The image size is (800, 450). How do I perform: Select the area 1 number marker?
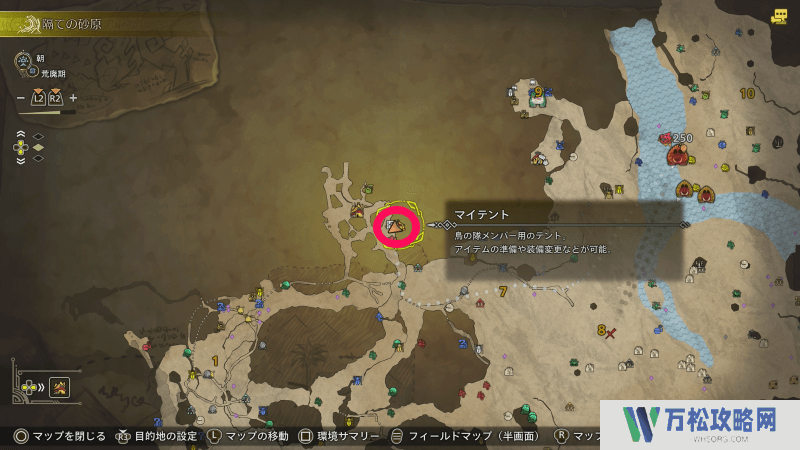click(215, 360)
